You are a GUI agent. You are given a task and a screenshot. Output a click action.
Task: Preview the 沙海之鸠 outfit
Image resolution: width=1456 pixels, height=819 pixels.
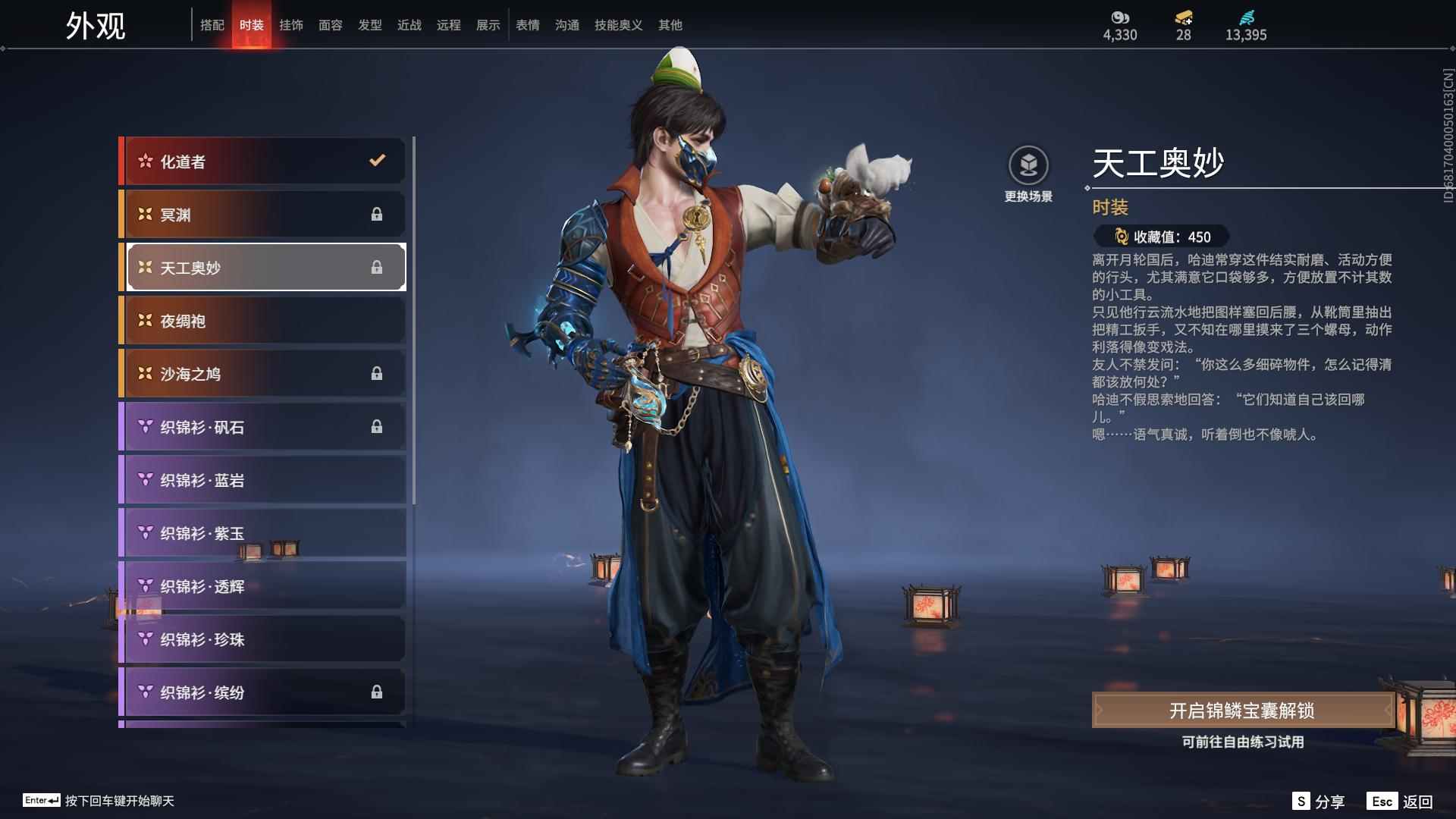(262, 374)
